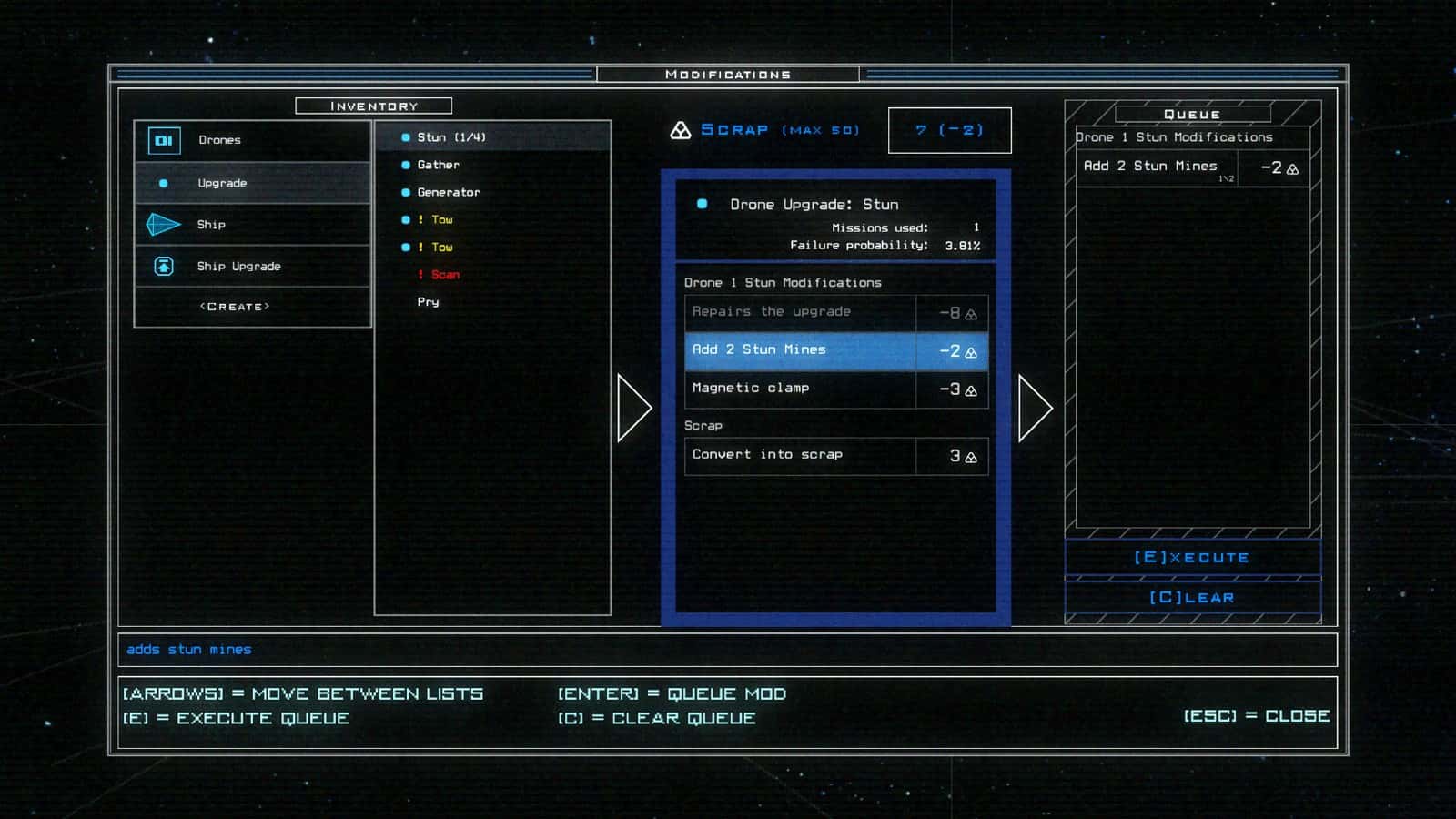The height and width of the screenshot is (819, 1456).
Task: Select queued Add 2 Stun Mines entry
Action: coord(1191,167)
